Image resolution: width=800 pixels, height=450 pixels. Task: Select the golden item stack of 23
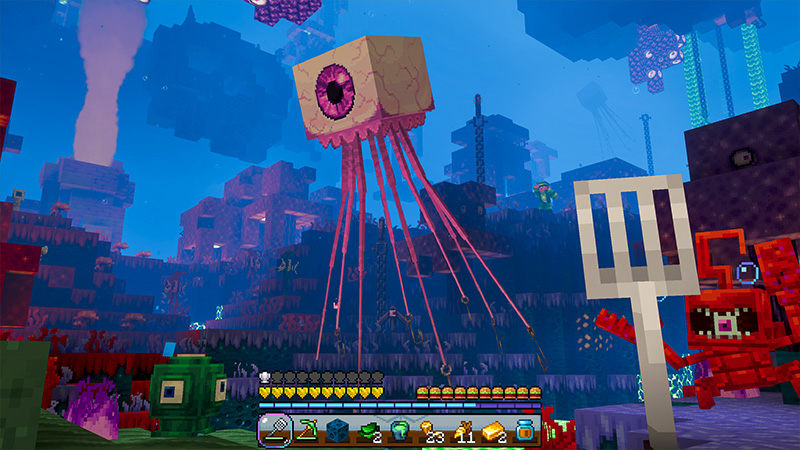click(x=431, y=431)
